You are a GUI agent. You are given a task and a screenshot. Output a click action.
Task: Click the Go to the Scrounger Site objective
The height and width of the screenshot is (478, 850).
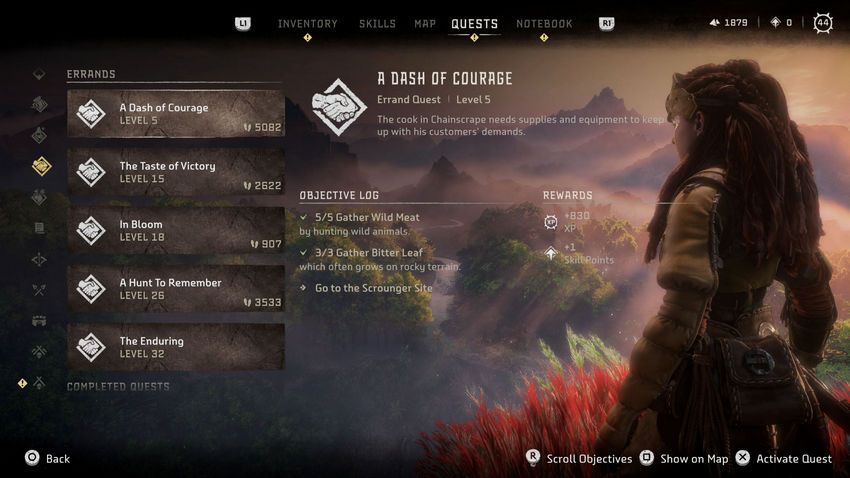click(373, 288)
